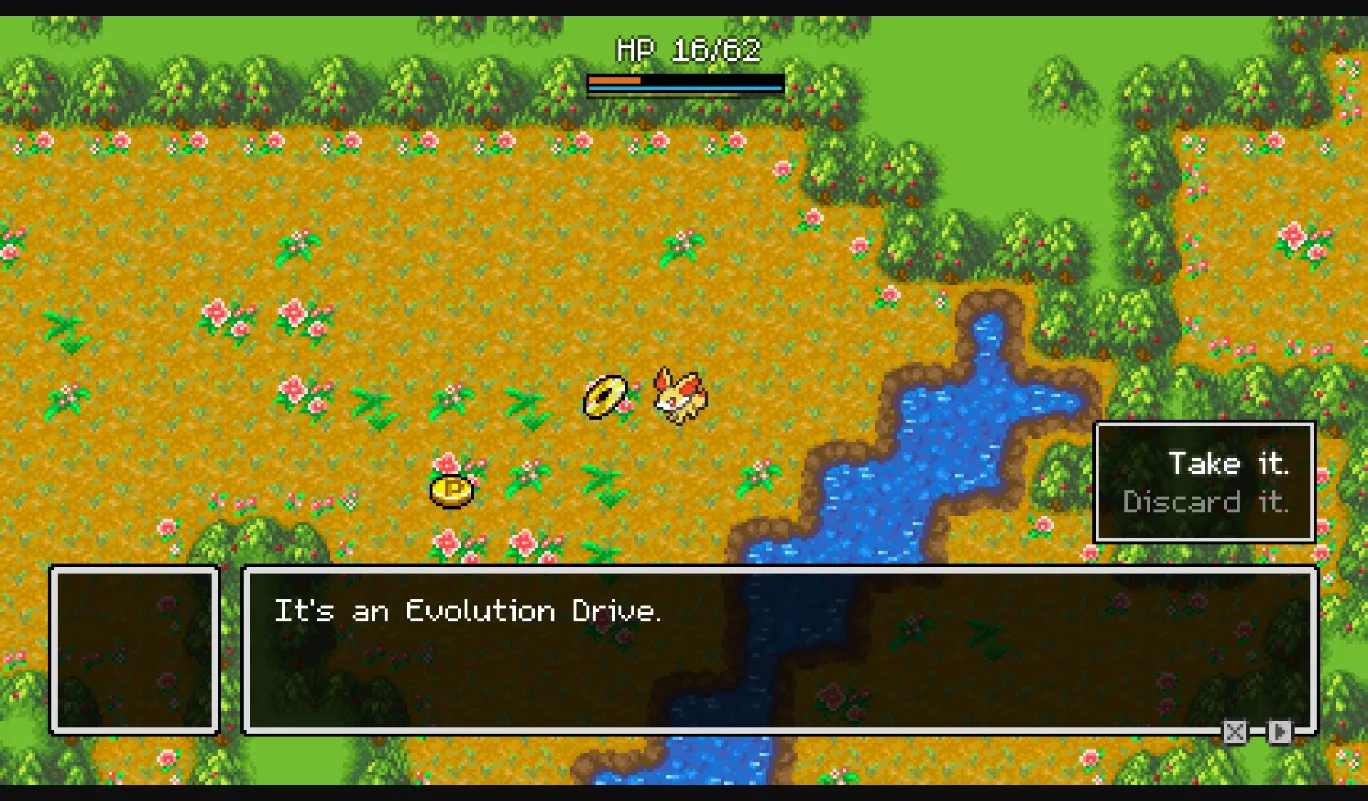Click the X close icon below the dialogue box
Screen dimensions: 1368x801
[1234, 733]
